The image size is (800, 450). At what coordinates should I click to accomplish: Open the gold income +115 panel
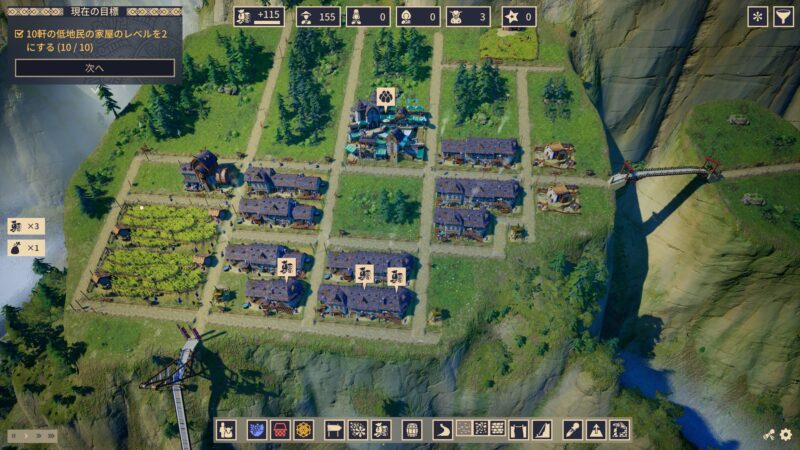pyautogui.click(x=259, y=16)
